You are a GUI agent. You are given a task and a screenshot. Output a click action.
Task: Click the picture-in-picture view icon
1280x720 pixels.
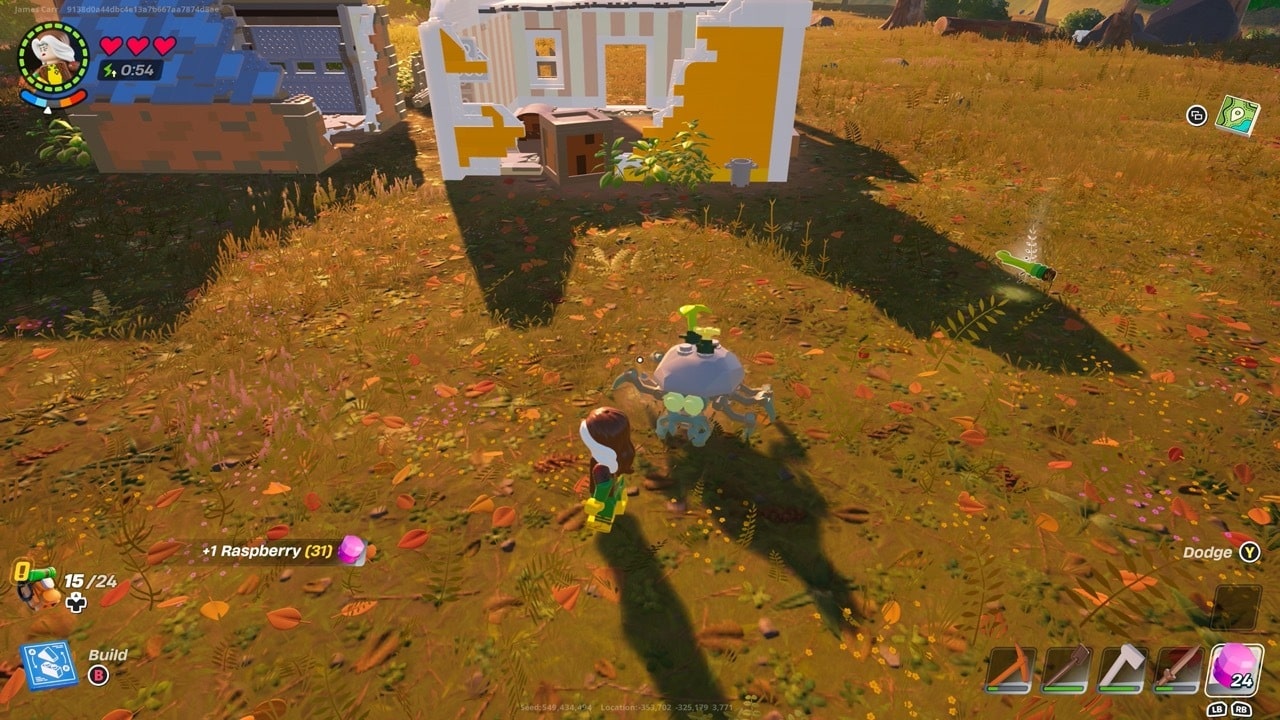(x=1197, y=117)
